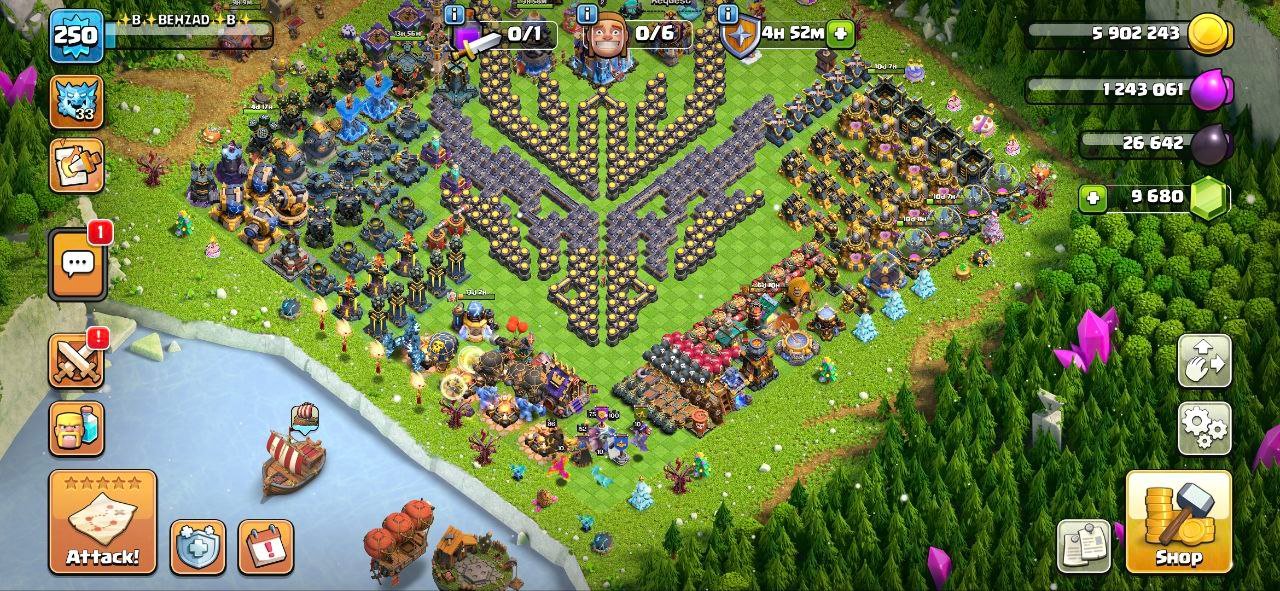The width and height of the screenshot is (1280, 591).
Task: Add shield time with the green plus
Action: click(841, 33)
